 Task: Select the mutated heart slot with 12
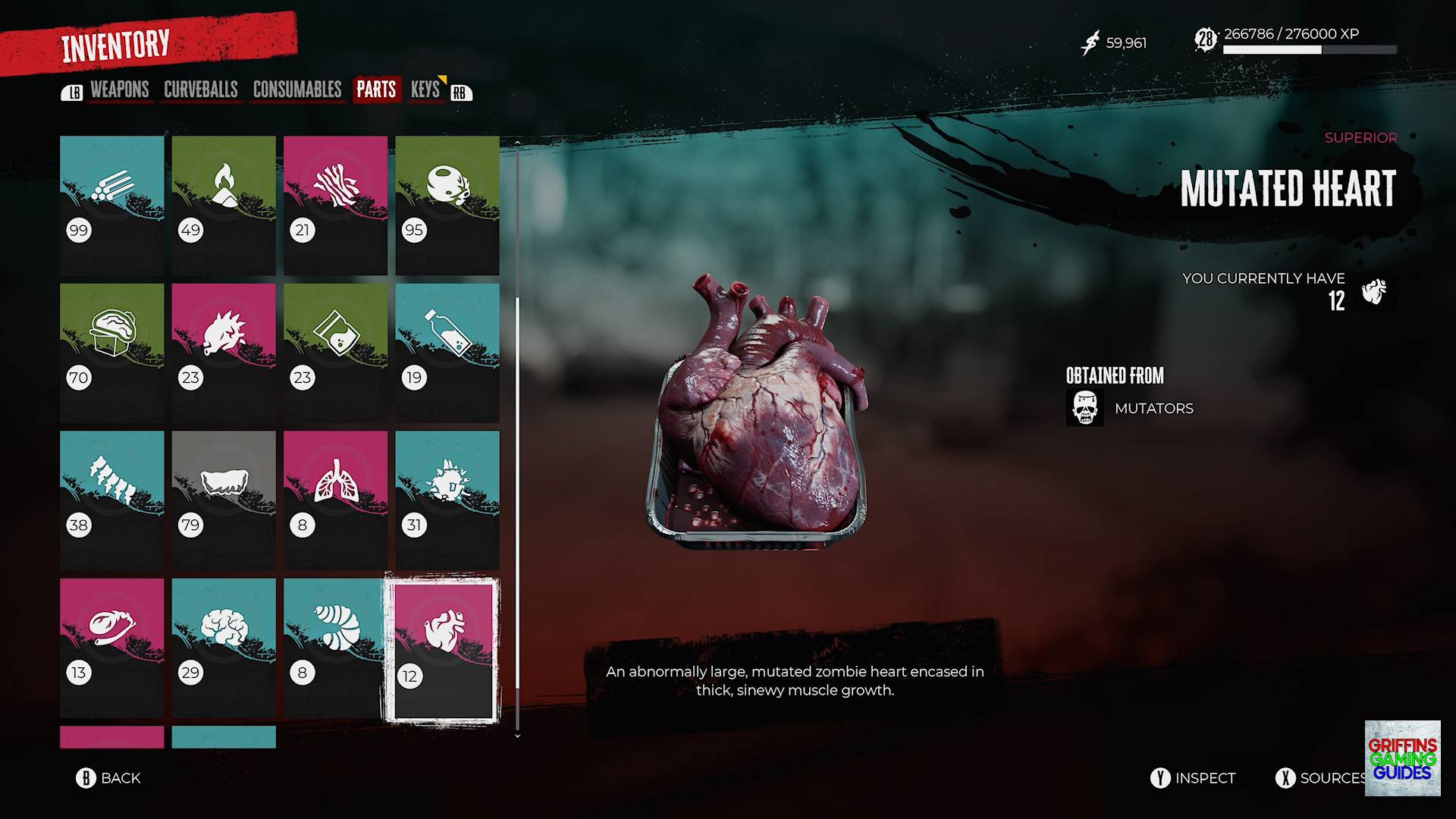point(443,649)
